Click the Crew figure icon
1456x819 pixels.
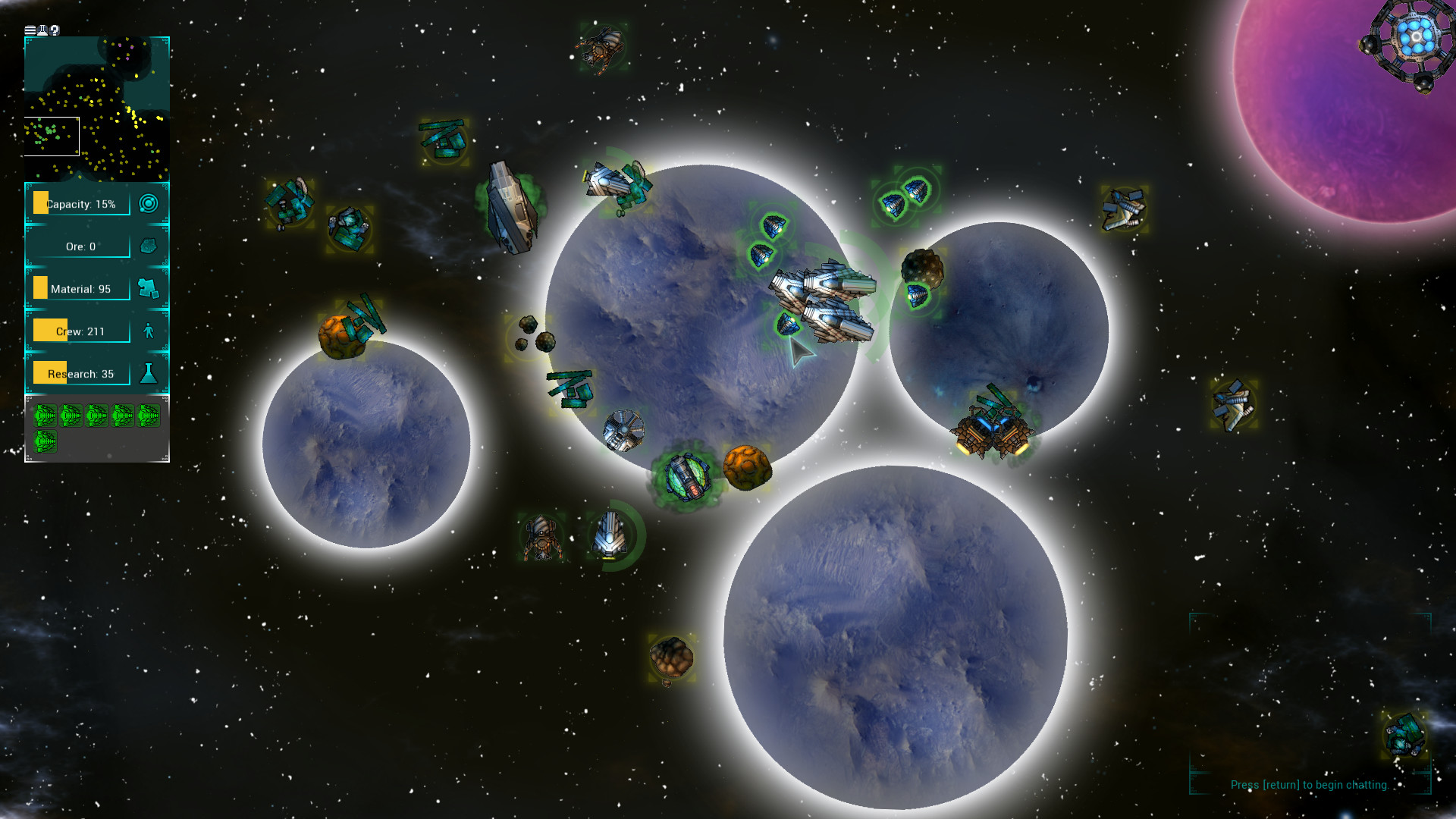click(x=149, y=330)
